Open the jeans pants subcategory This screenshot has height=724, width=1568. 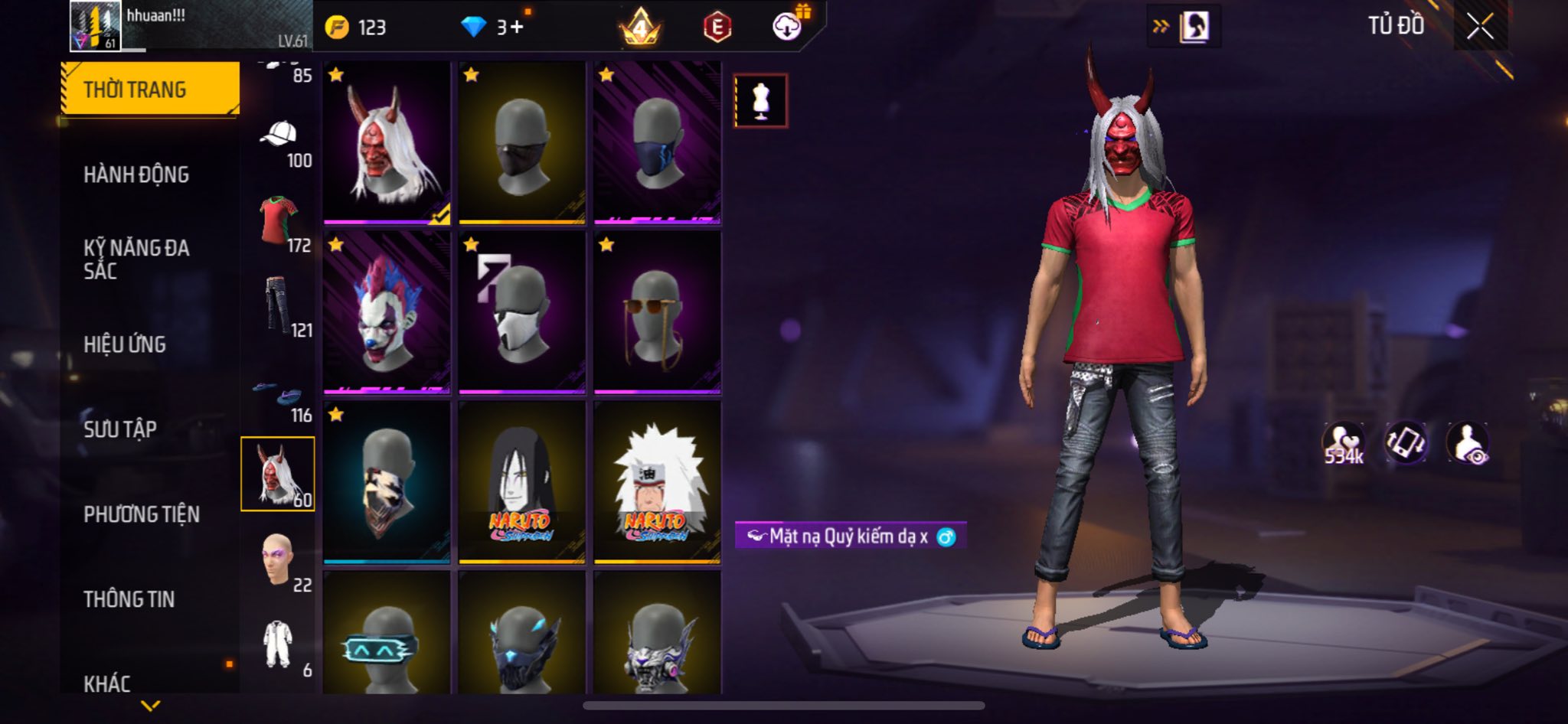coord(279,308)
